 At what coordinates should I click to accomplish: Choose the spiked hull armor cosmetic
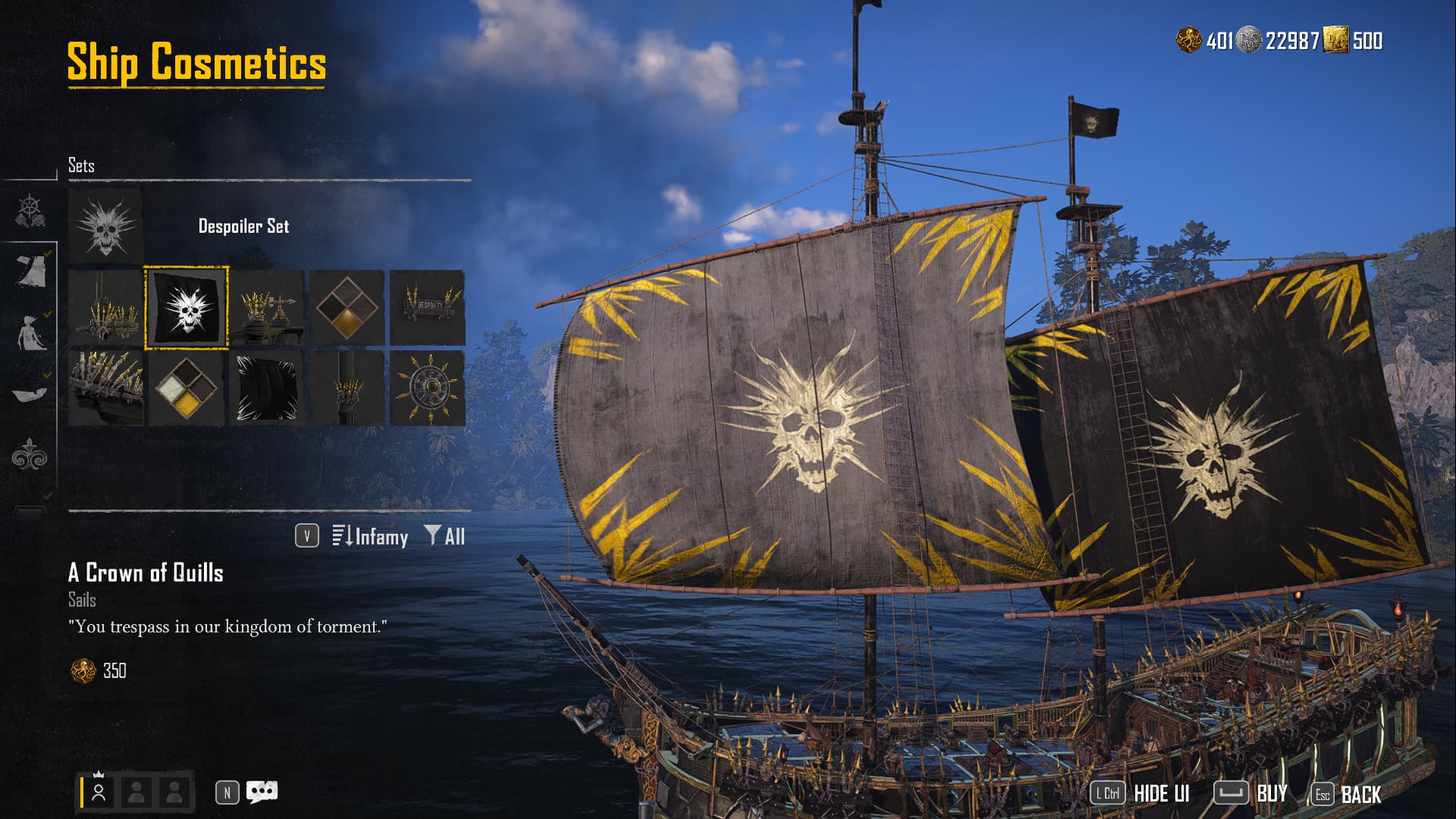pos(105,388)
